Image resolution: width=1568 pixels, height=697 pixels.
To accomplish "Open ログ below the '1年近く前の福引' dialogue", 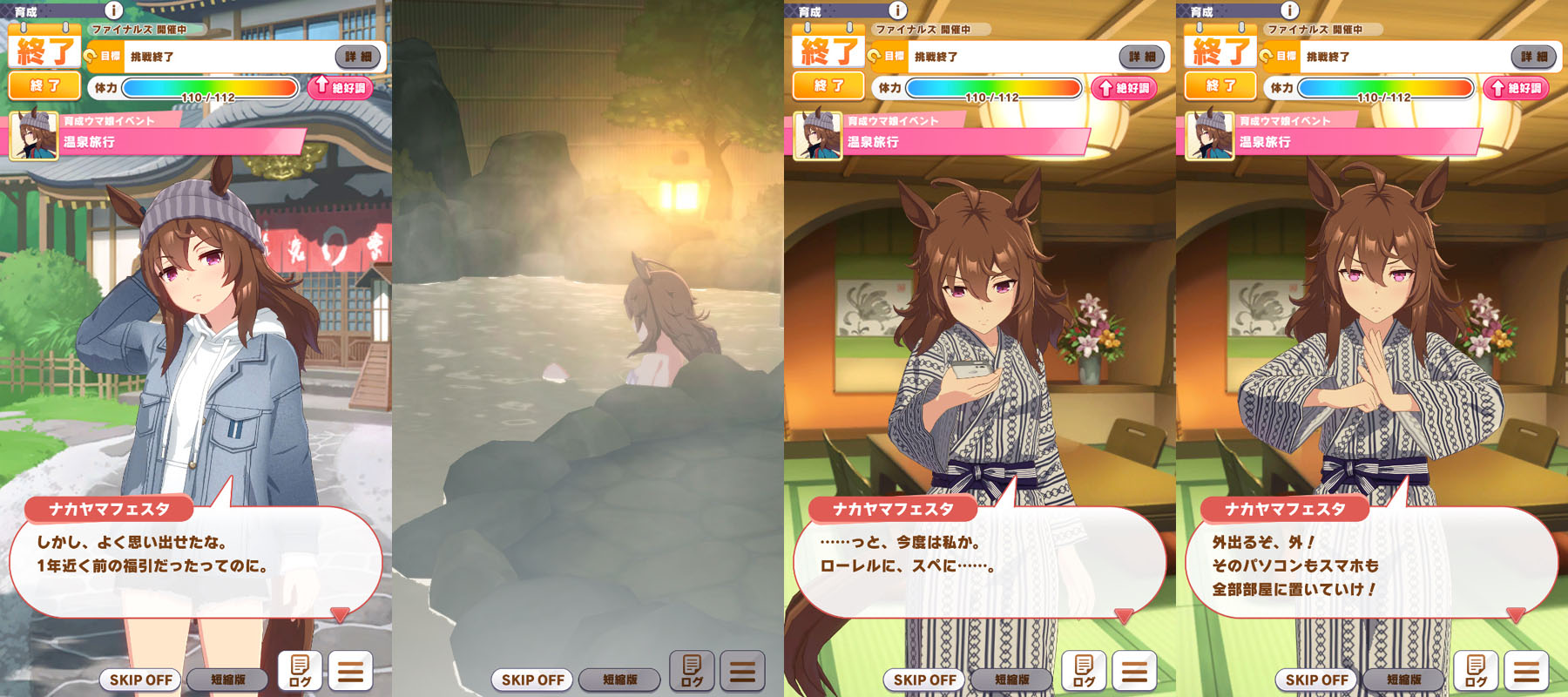I will click(300, 671).
